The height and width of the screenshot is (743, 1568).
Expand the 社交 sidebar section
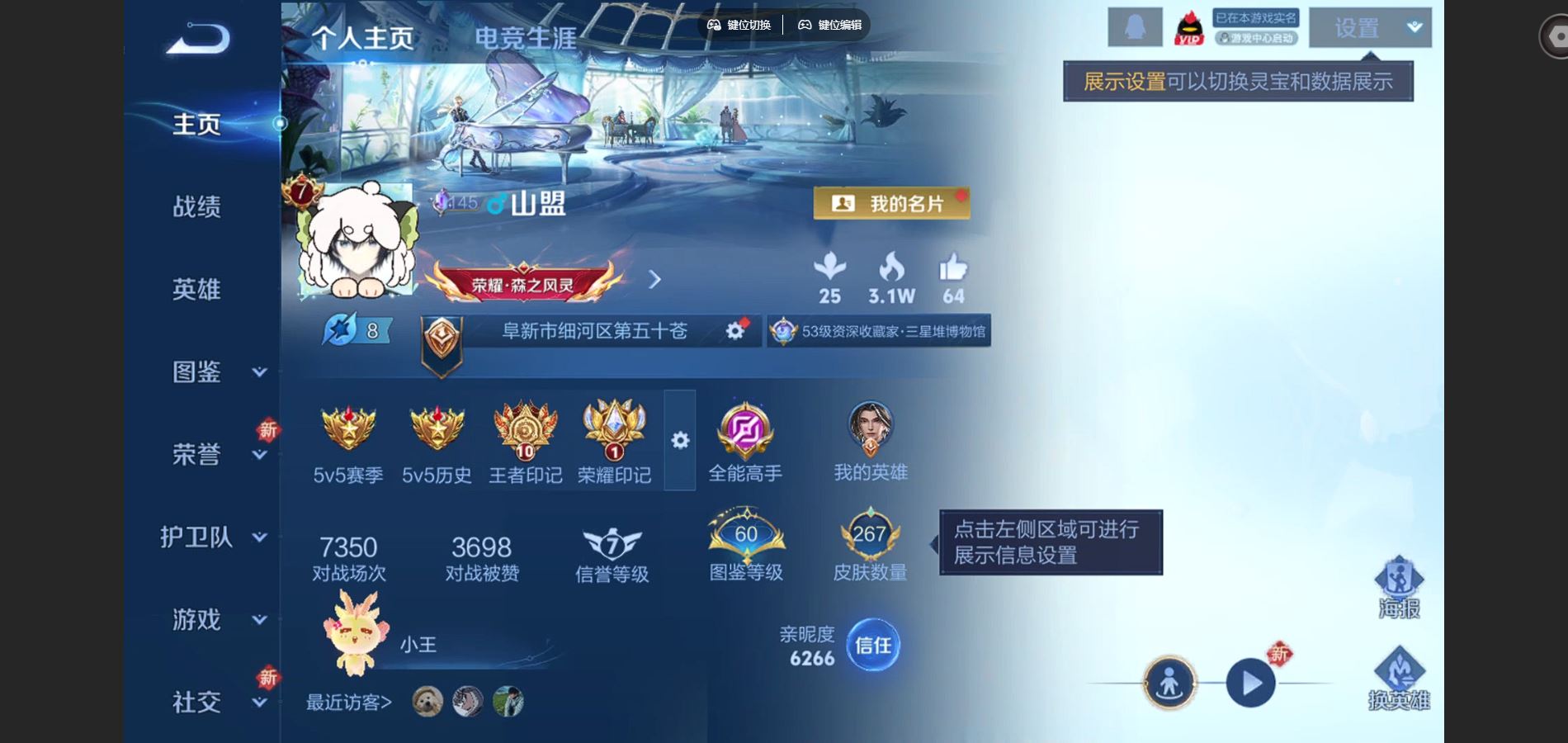point(198,702)
